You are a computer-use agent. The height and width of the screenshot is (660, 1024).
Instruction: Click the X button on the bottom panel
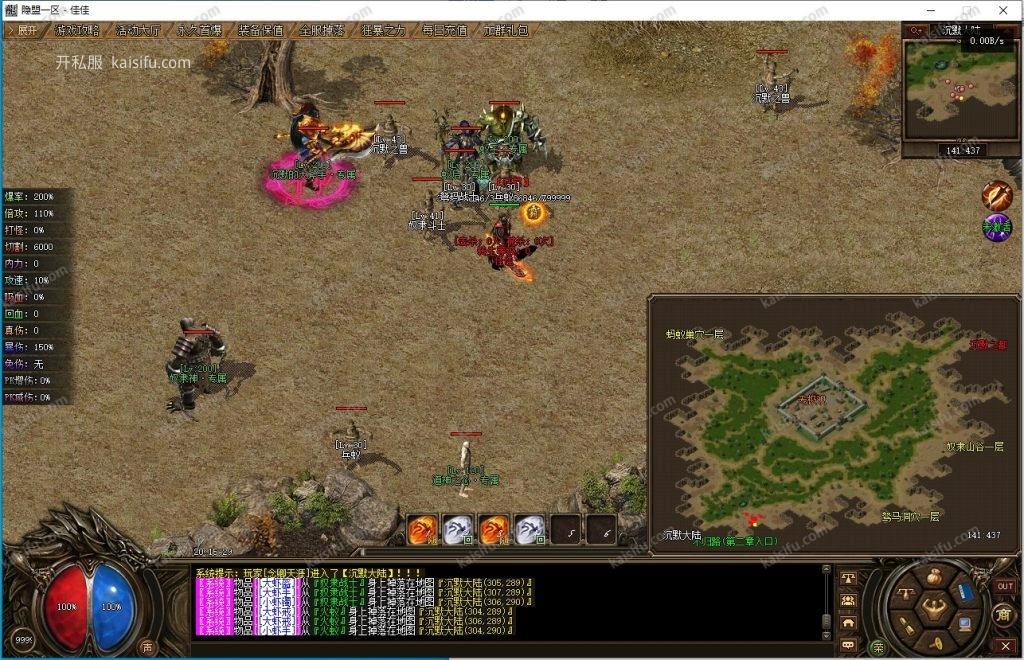[1006, 645]
